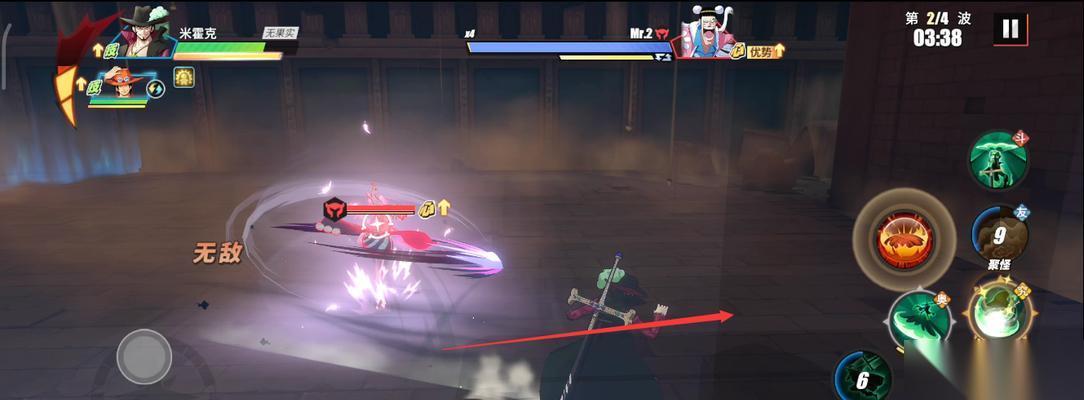The image size is (1084, 400).
Task: Tap the Mr.2 boss portrait
Action: [x=708, y=34]
